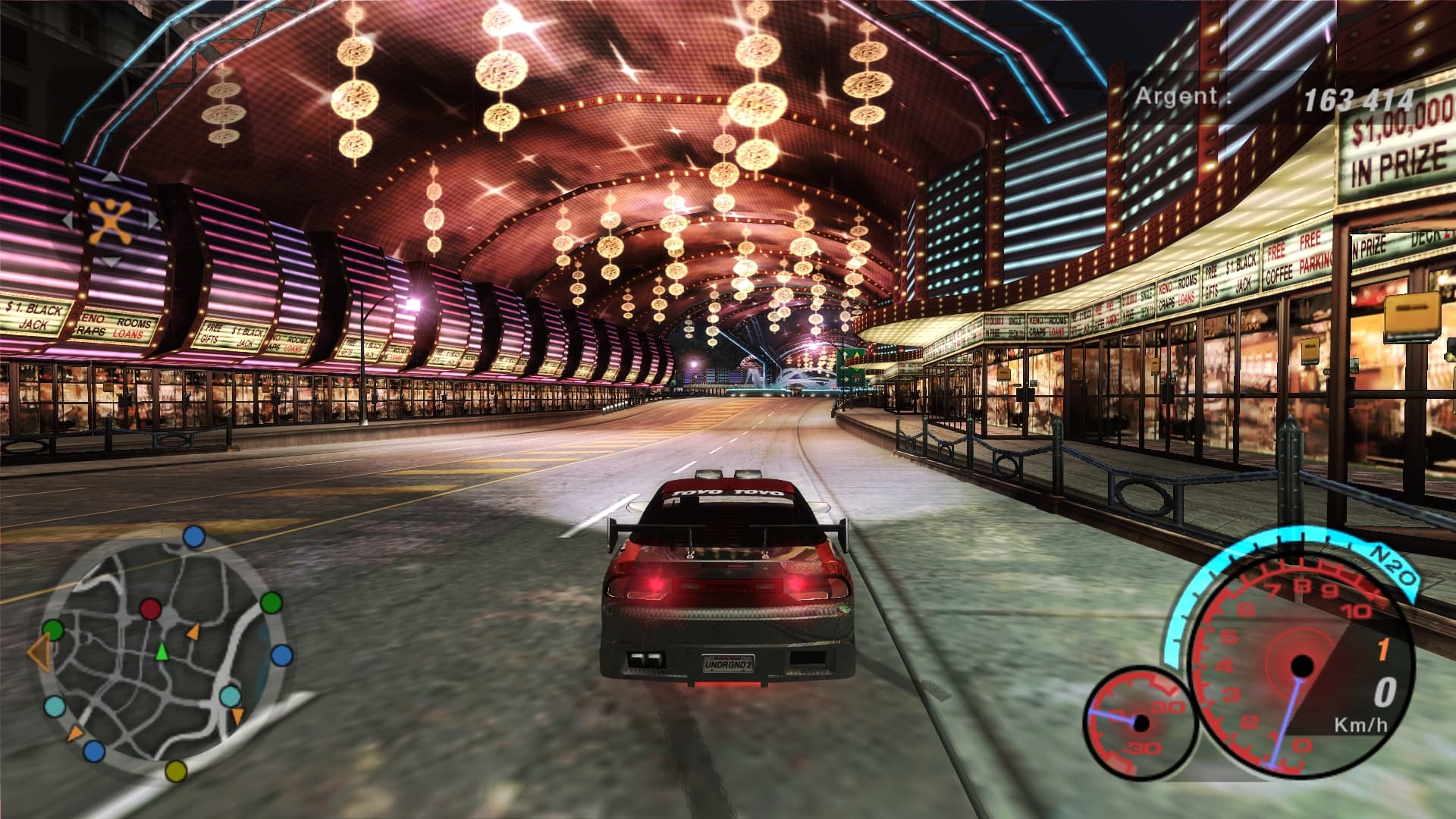Toggle the left gray arrow beside the player icon
This screenshot has width=1456, height=819.
tap(67, 220)
